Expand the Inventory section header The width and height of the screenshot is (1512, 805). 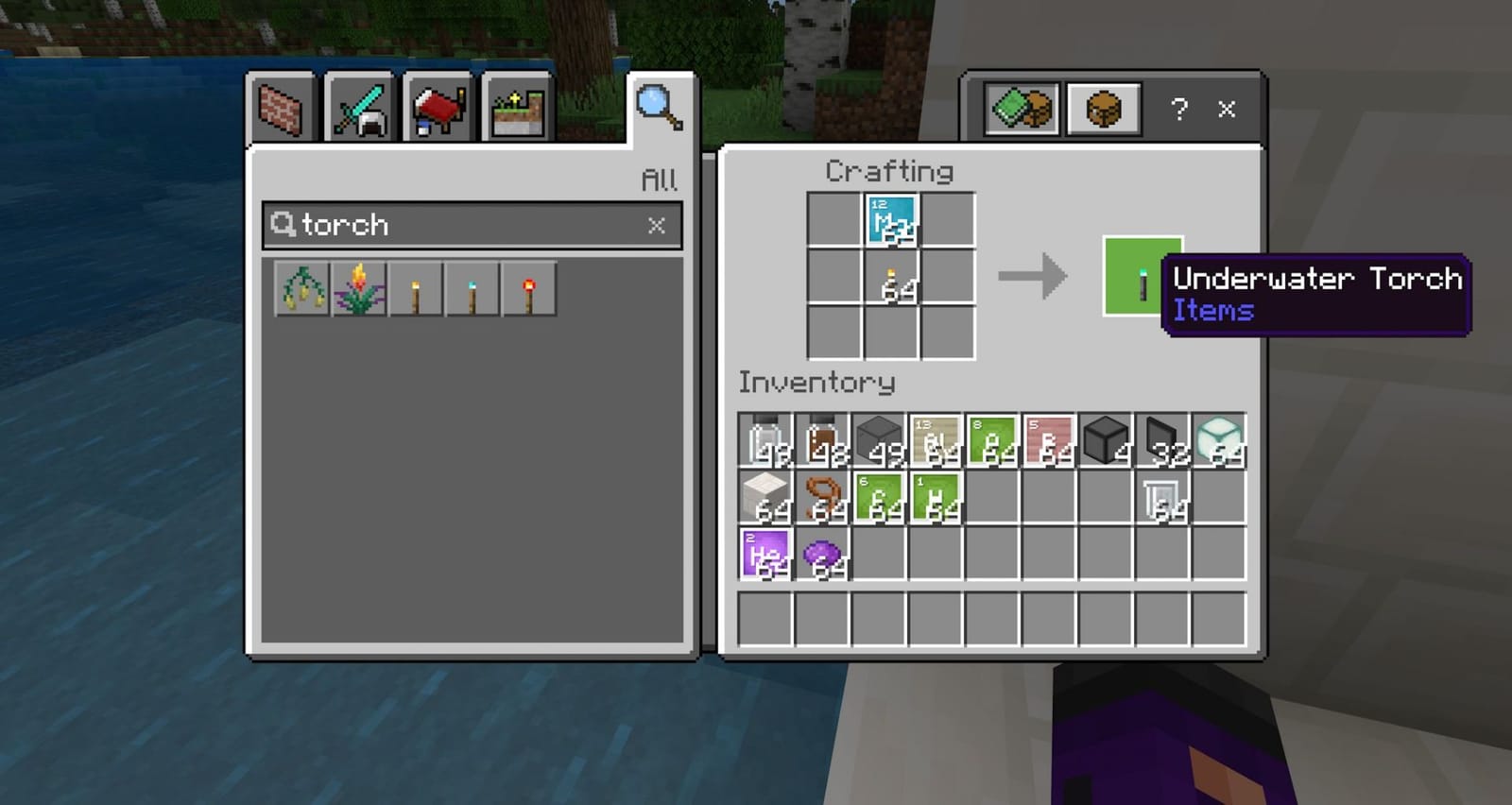tap(816, 383)
